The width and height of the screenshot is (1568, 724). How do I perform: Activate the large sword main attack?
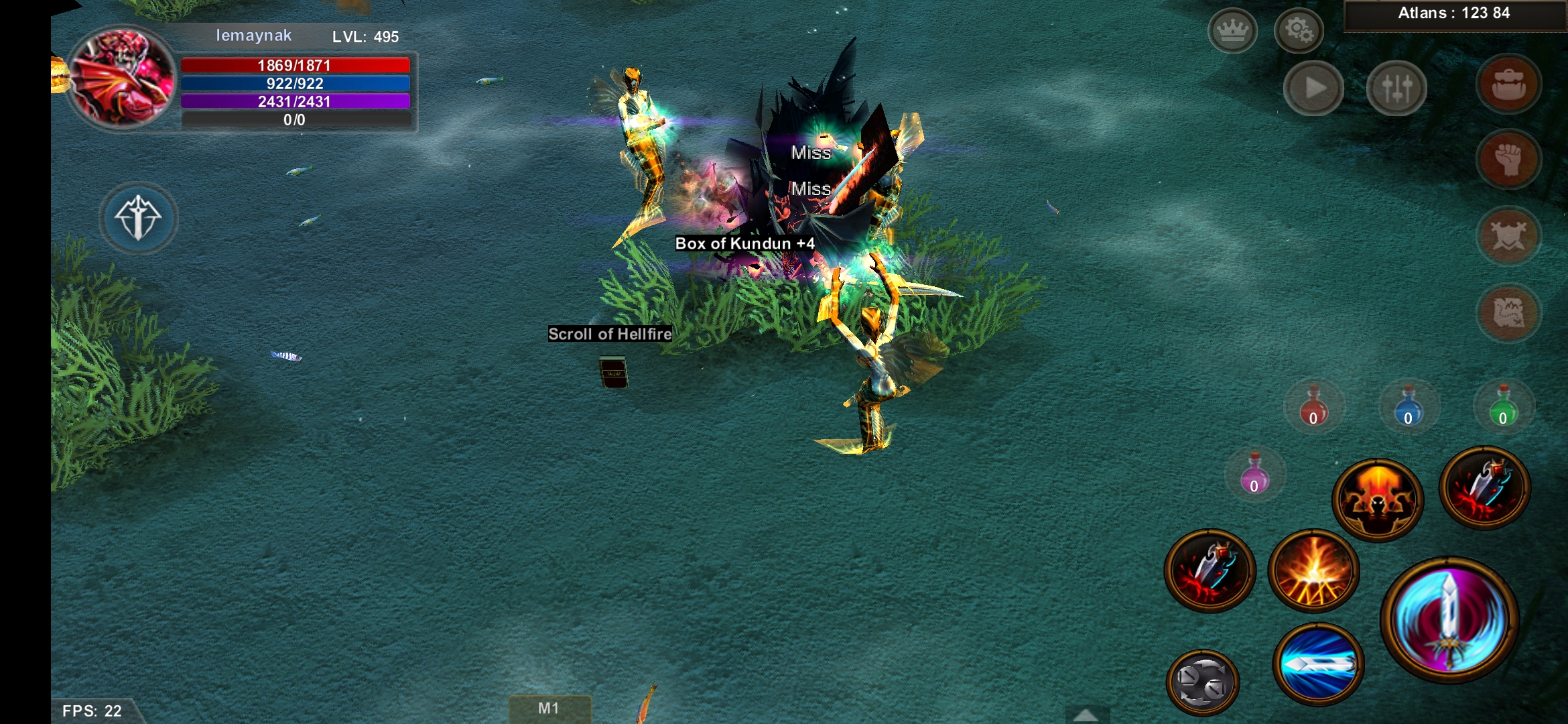click(1449, 619)
